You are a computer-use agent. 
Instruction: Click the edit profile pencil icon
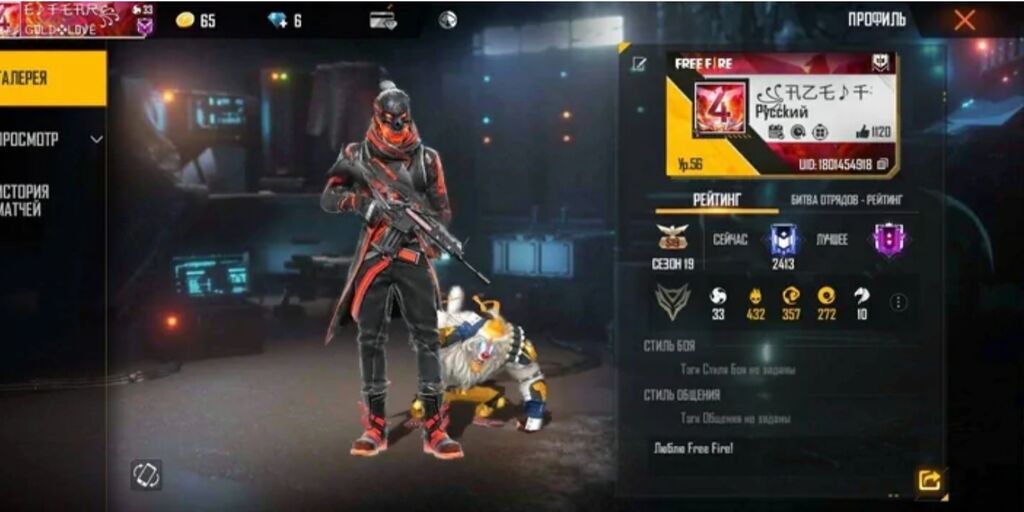coord(639,65)
